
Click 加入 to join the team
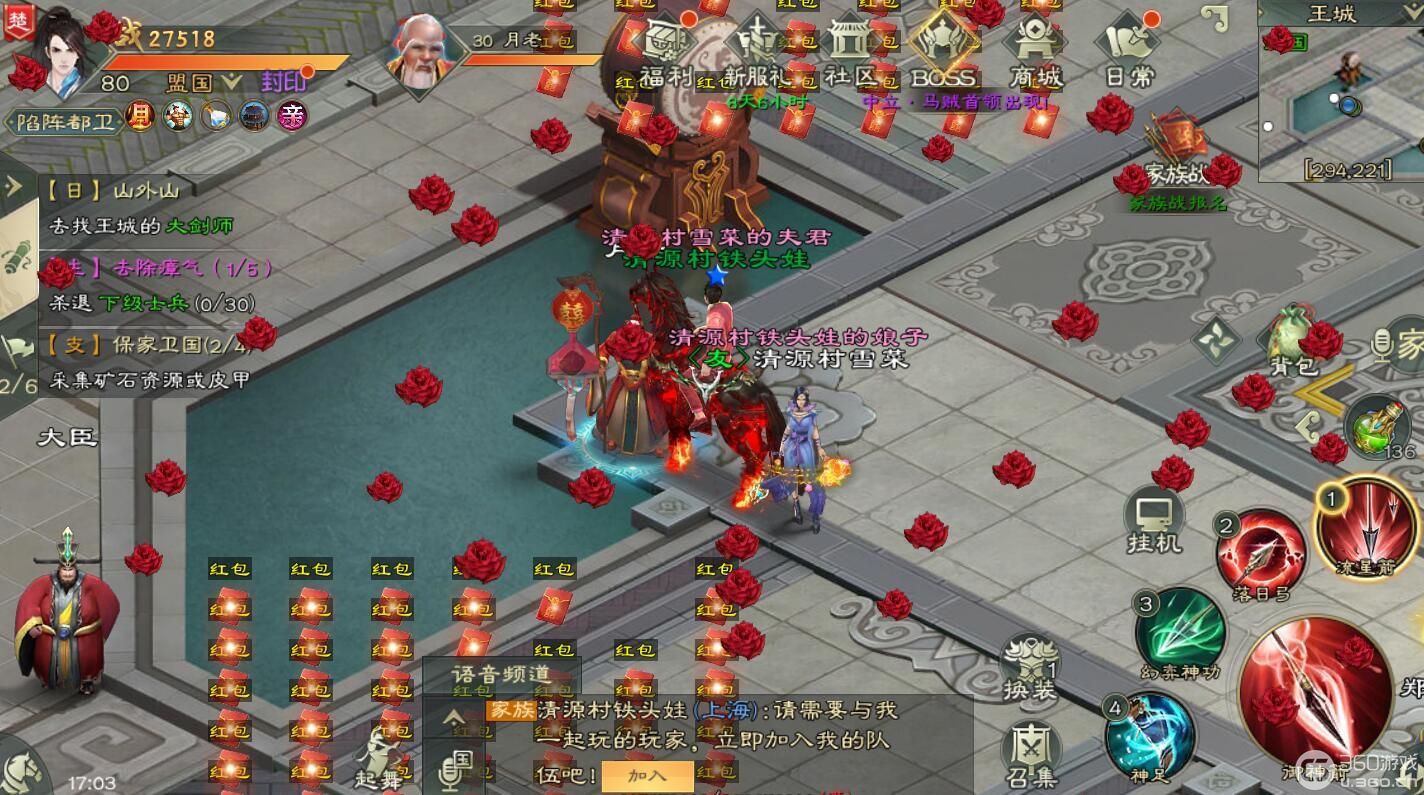pos(647,775)
